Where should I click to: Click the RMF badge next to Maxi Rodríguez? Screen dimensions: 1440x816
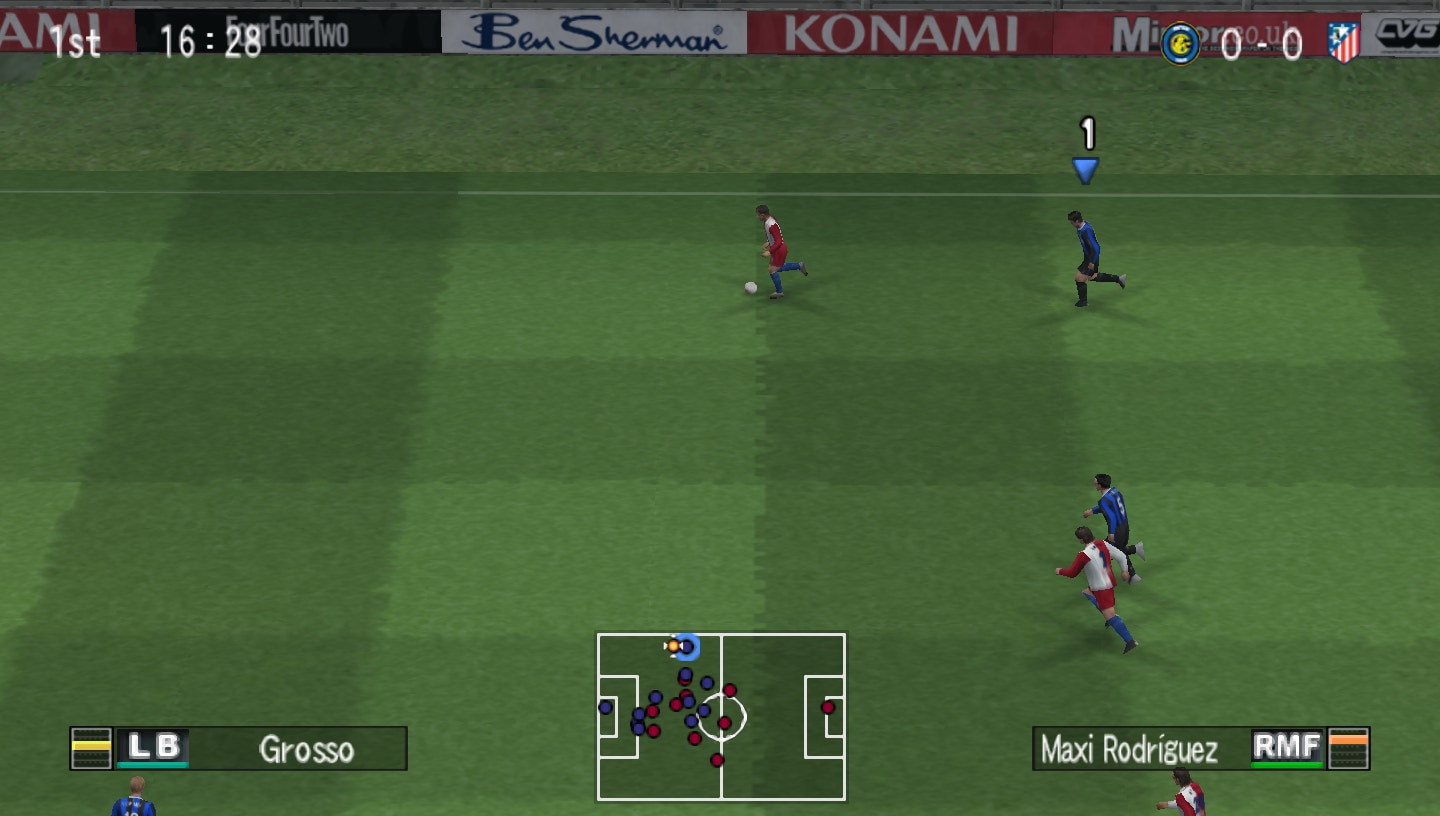coord(1288,746)
